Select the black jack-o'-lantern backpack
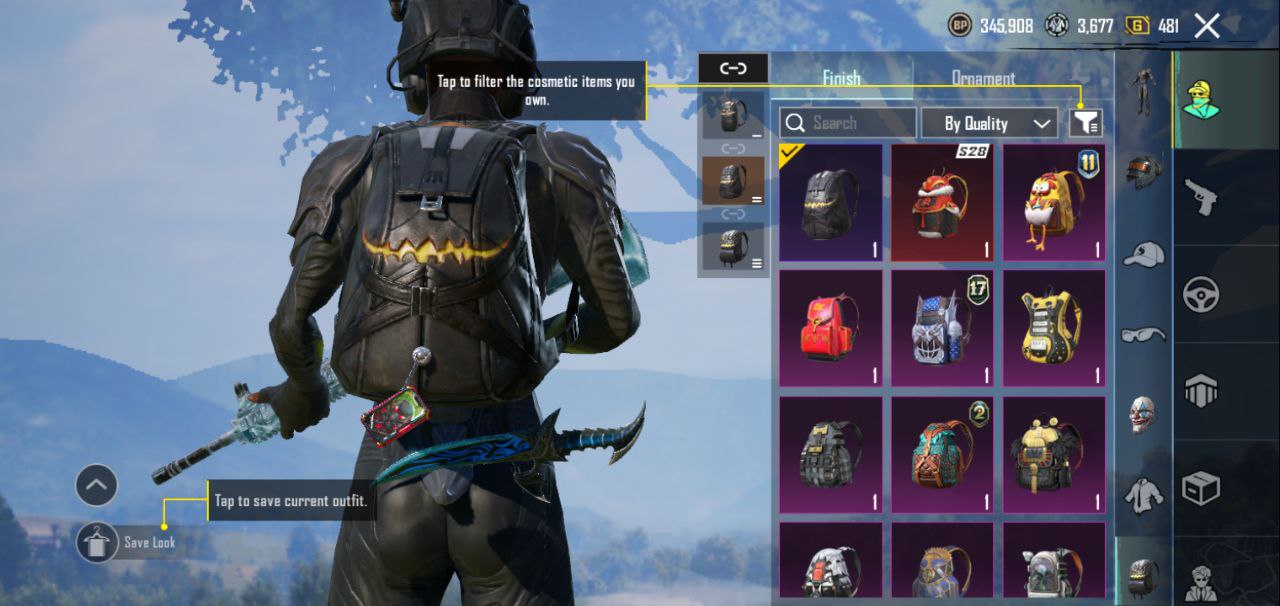The image size is (1280, 606). 831,203
